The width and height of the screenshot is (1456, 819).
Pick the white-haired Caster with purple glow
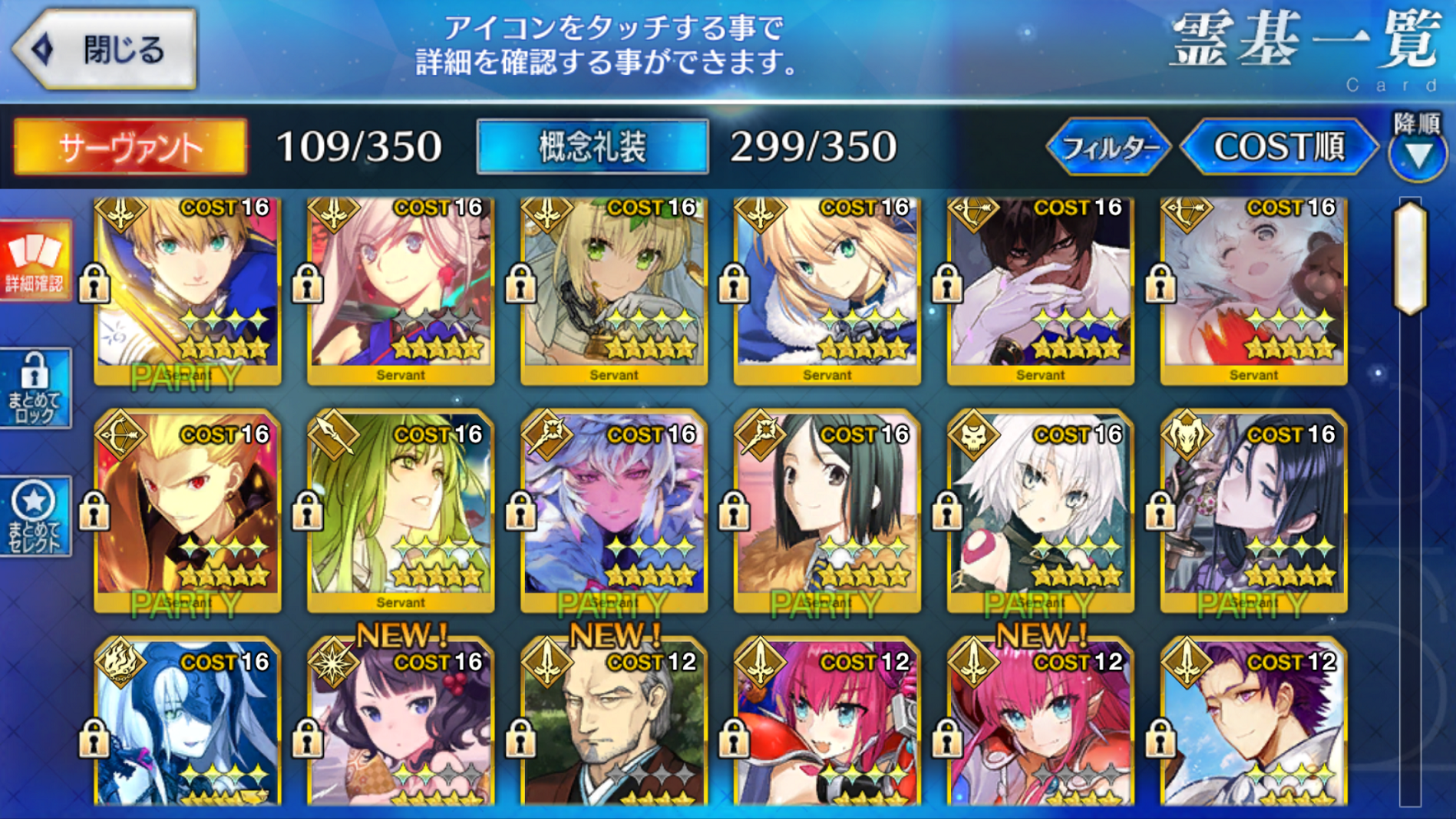coord(614,511)
